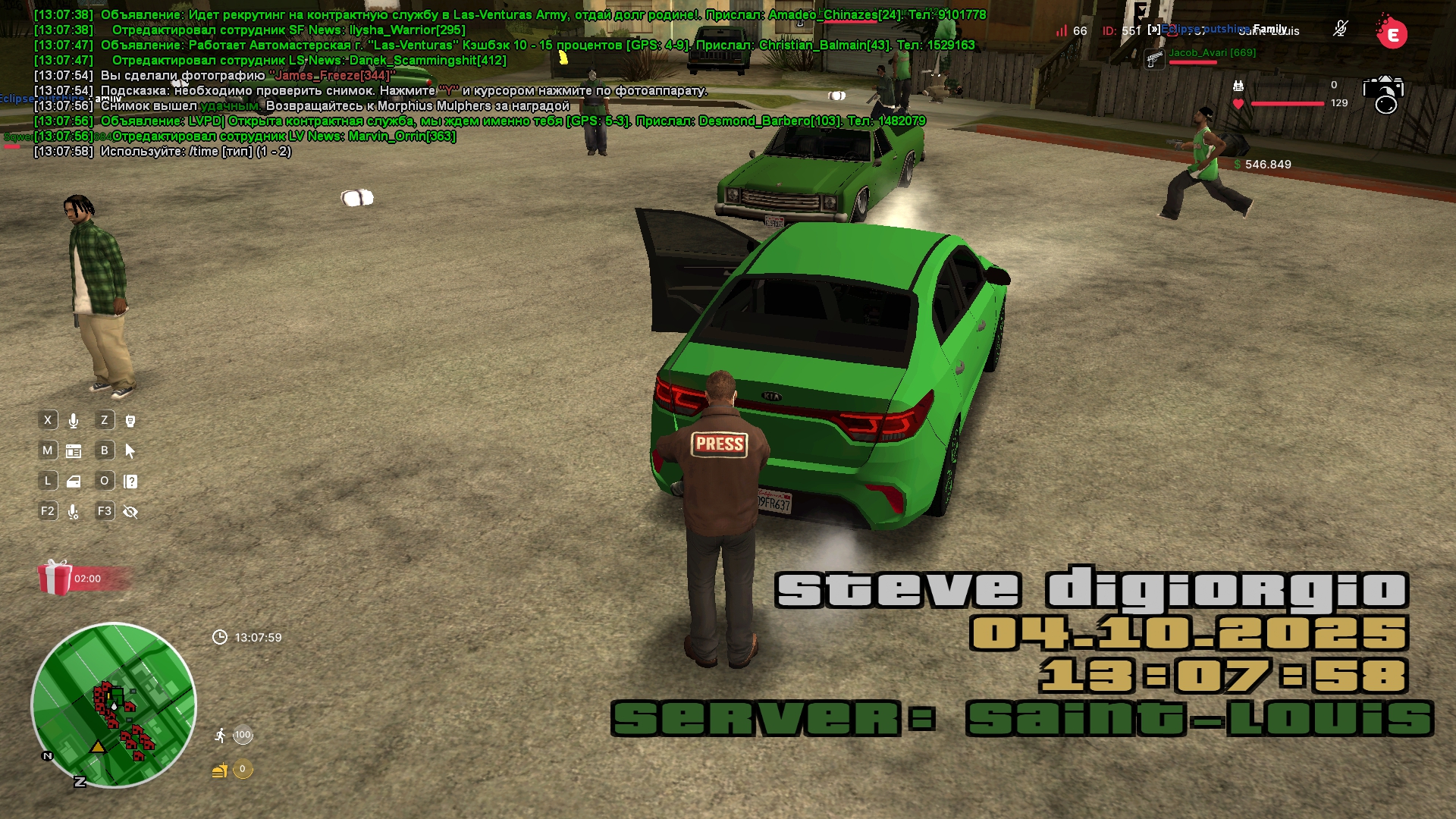Open the microphone settings gear icon

click(74, 512)
